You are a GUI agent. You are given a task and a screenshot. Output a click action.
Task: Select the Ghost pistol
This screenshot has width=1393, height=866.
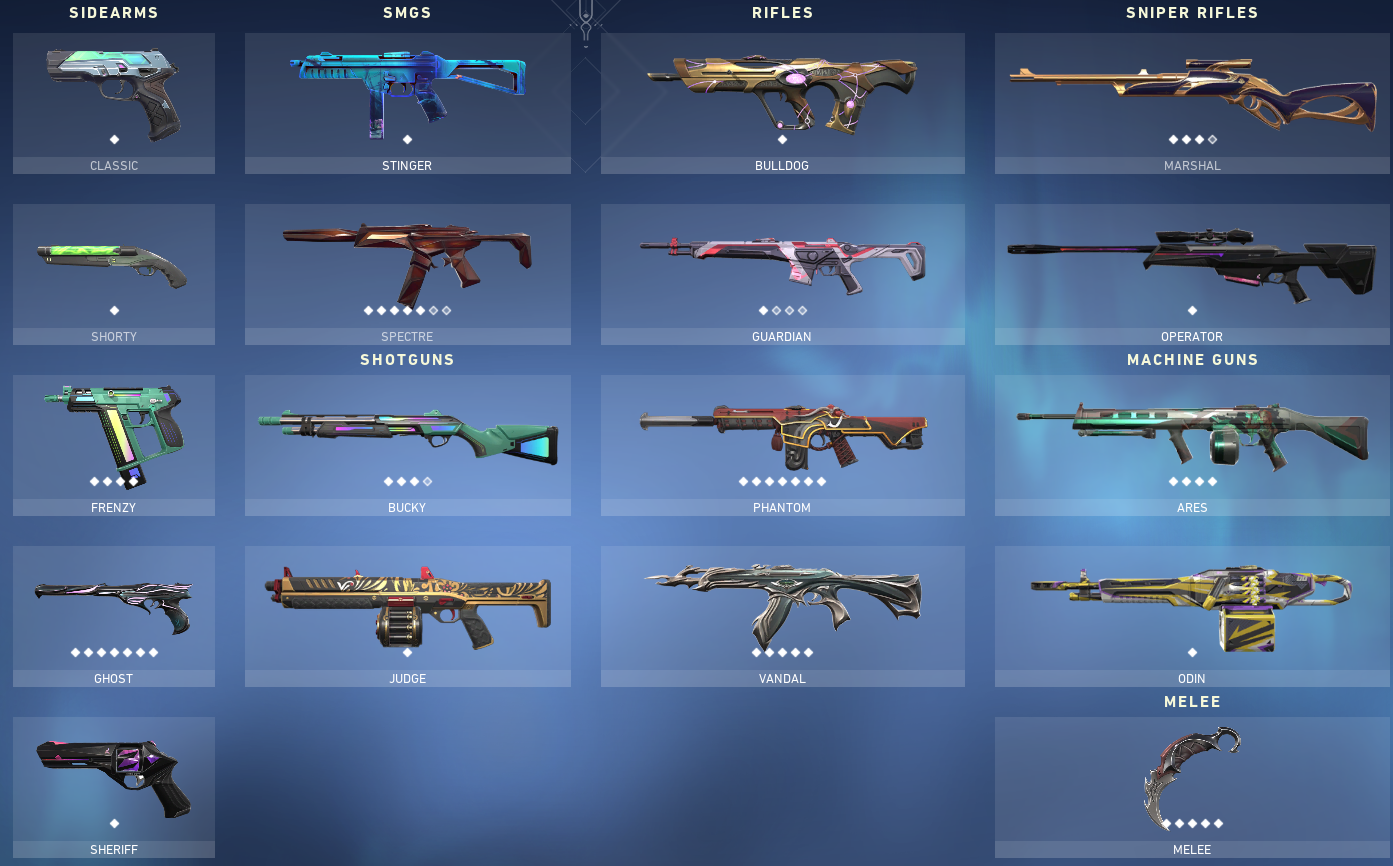[x=113, y=605]
